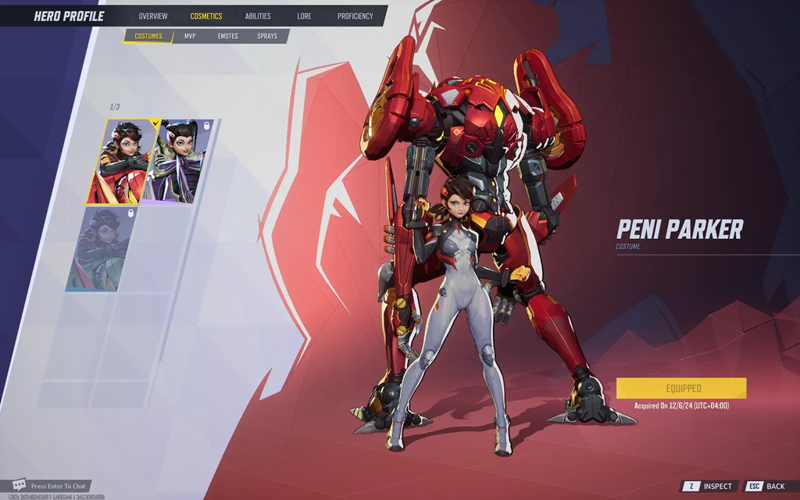Image resolution: width=800 pixels, height=500 pixels.
Task: Open the chat box icon
Action: click(x=18, y=485)
